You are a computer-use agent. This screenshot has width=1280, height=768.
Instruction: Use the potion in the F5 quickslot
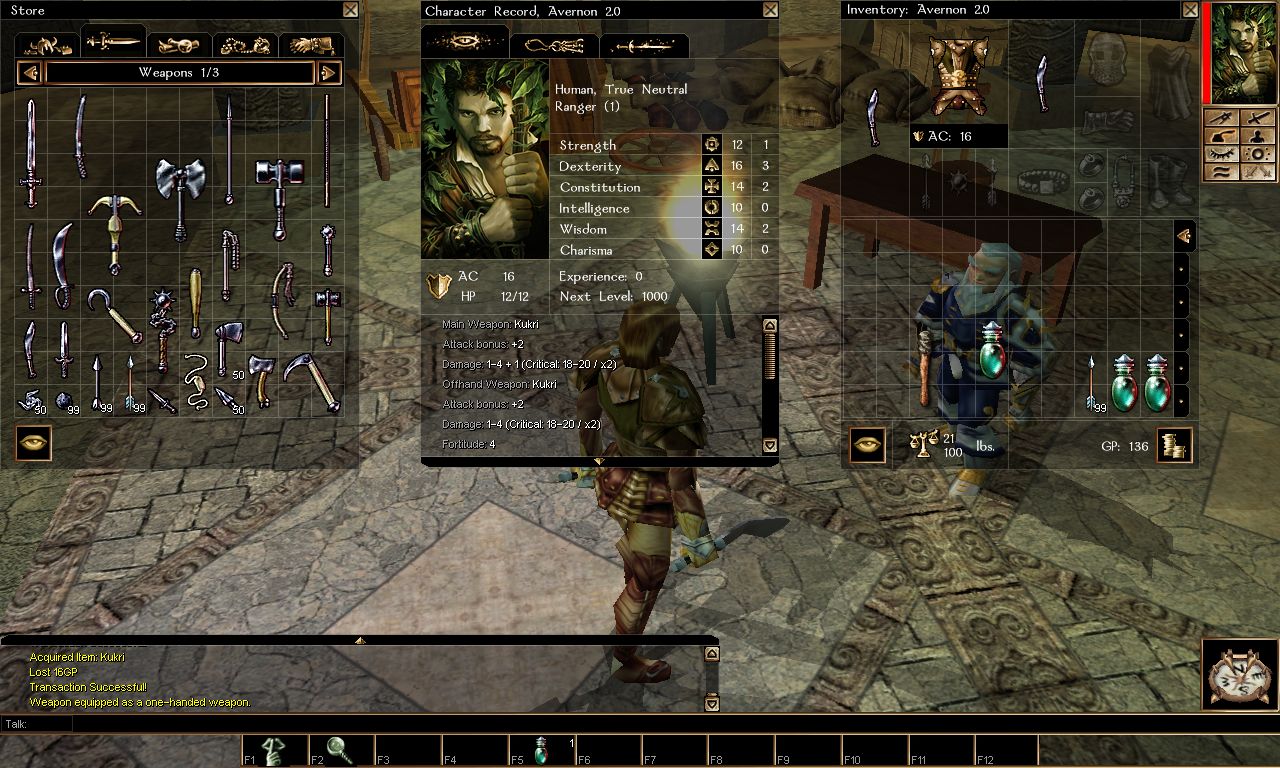541,751
